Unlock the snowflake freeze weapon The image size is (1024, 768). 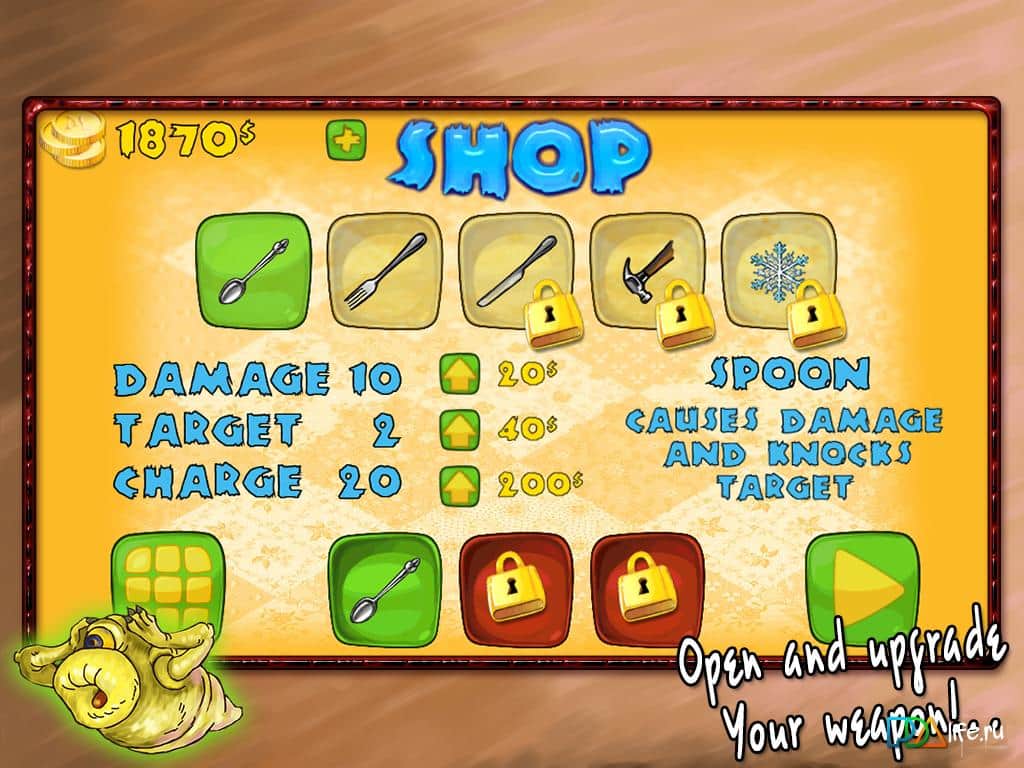(x=779, y=270)
